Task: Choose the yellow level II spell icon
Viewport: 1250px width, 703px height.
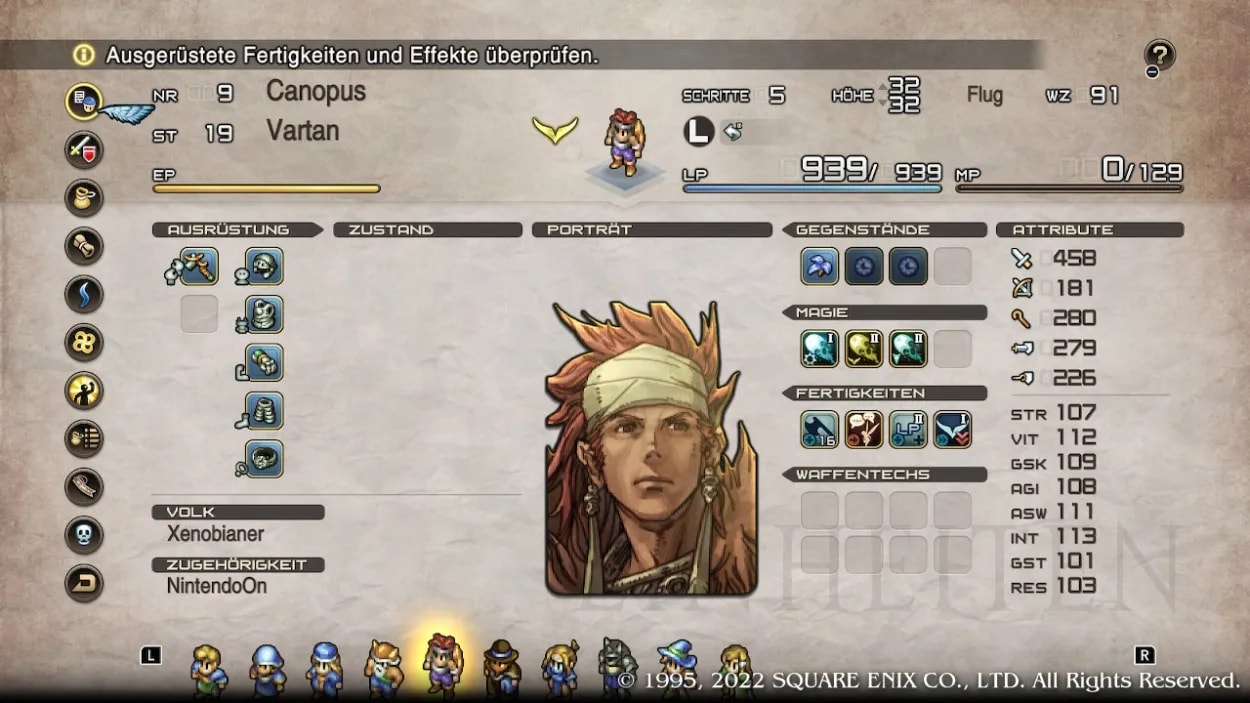Action: 864,349
